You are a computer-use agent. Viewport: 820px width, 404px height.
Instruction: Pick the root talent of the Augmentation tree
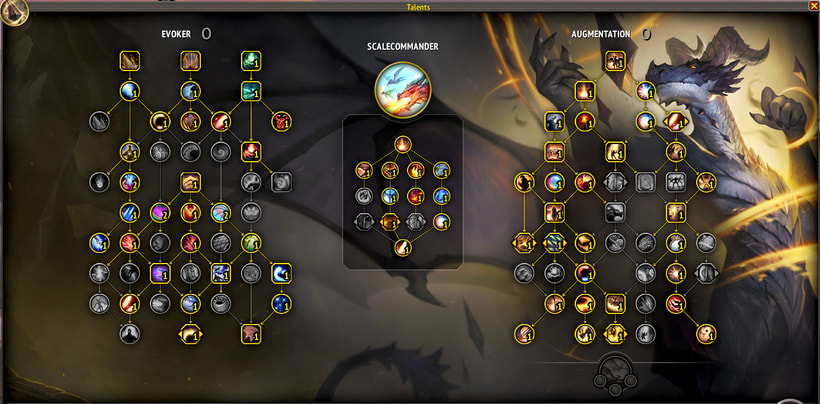[x=615, y=62]
